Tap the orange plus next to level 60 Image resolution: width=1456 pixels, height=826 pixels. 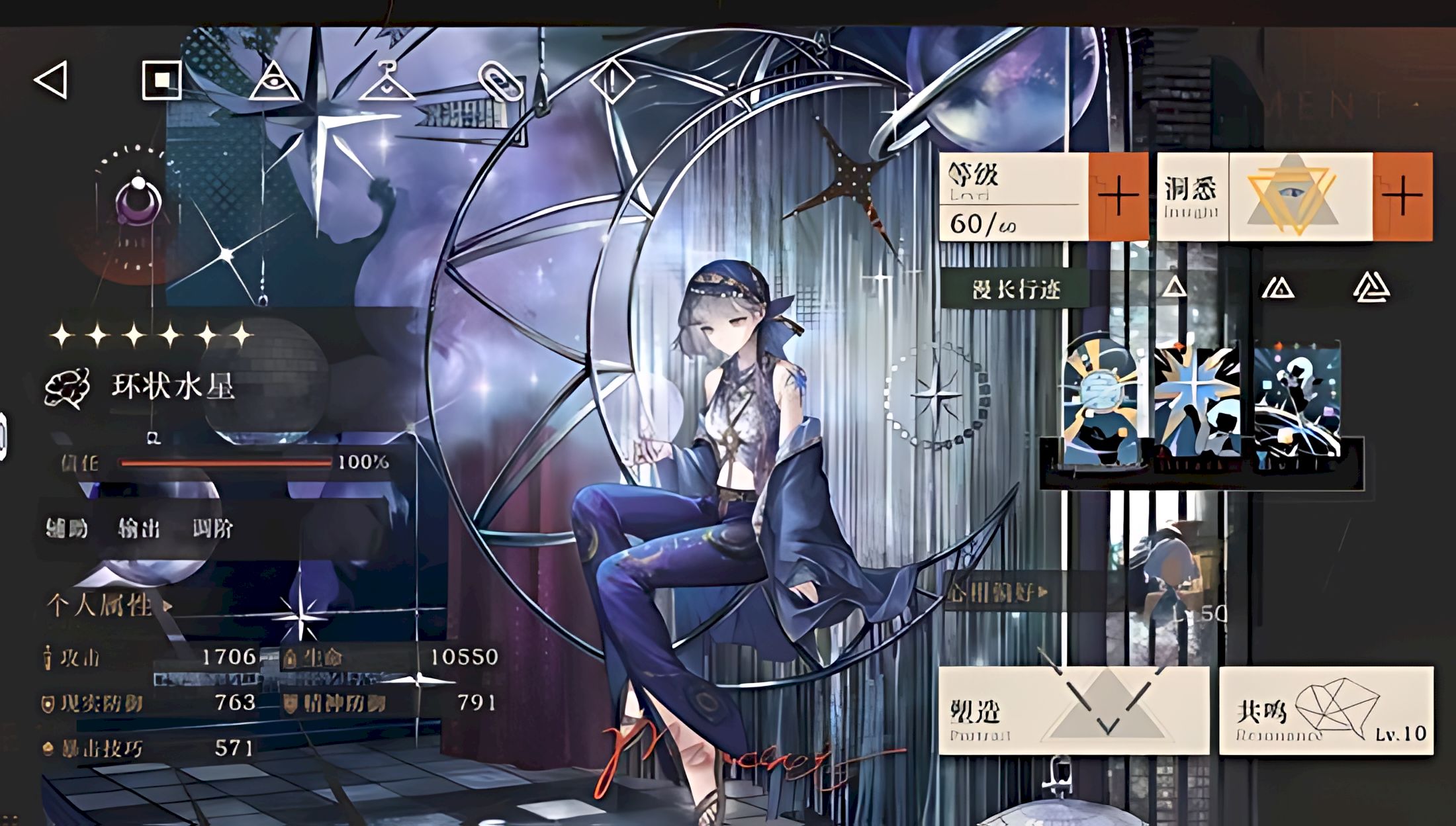1118,196
